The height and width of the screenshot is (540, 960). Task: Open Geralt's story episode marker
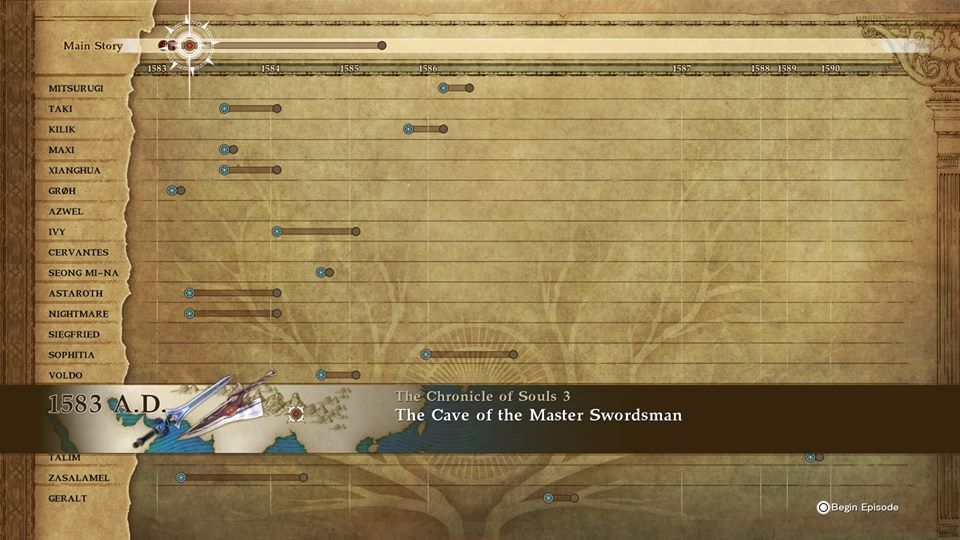pos(548,498)
